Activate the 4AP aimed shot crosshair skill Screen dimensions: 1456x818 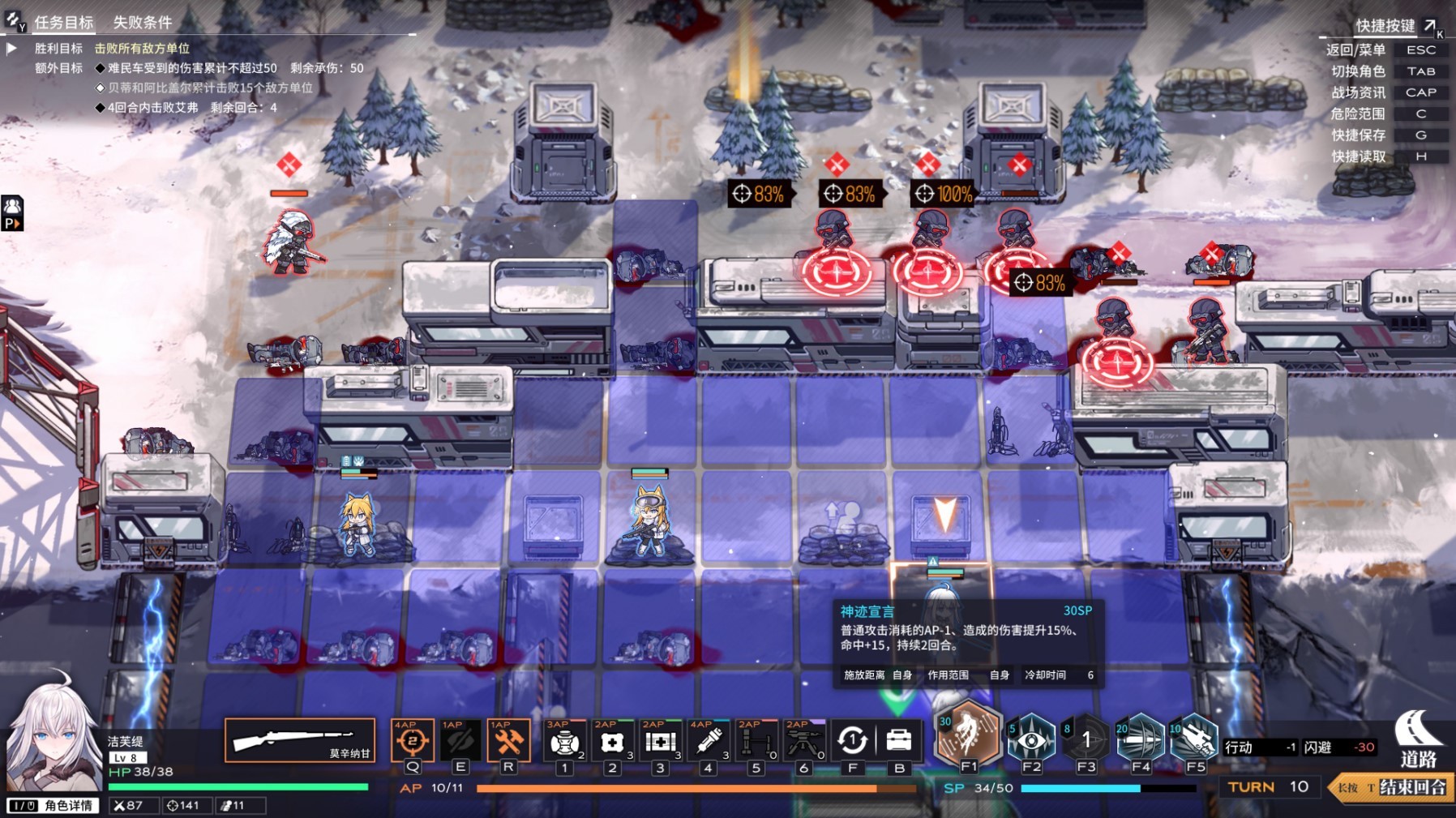click(x=412, y=740)
